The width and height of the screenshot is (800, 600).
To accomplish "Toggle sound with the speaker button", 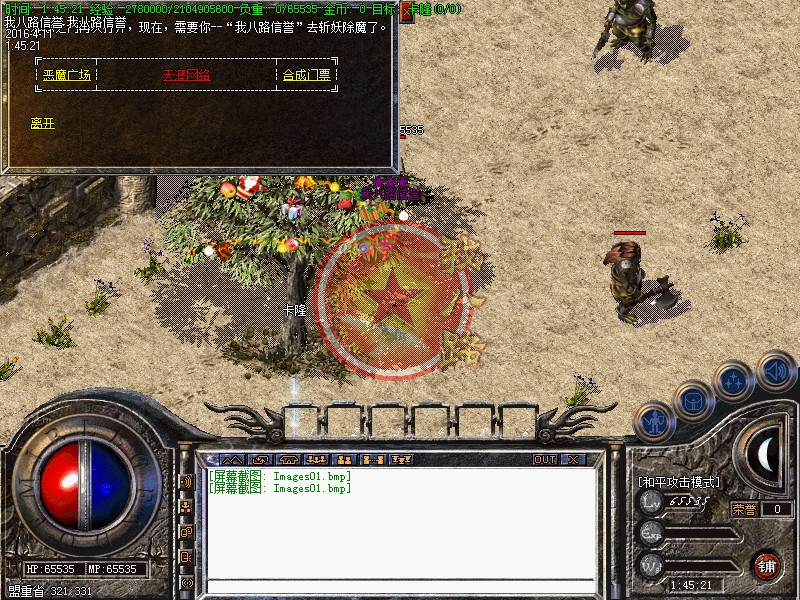I will point(775,369).
